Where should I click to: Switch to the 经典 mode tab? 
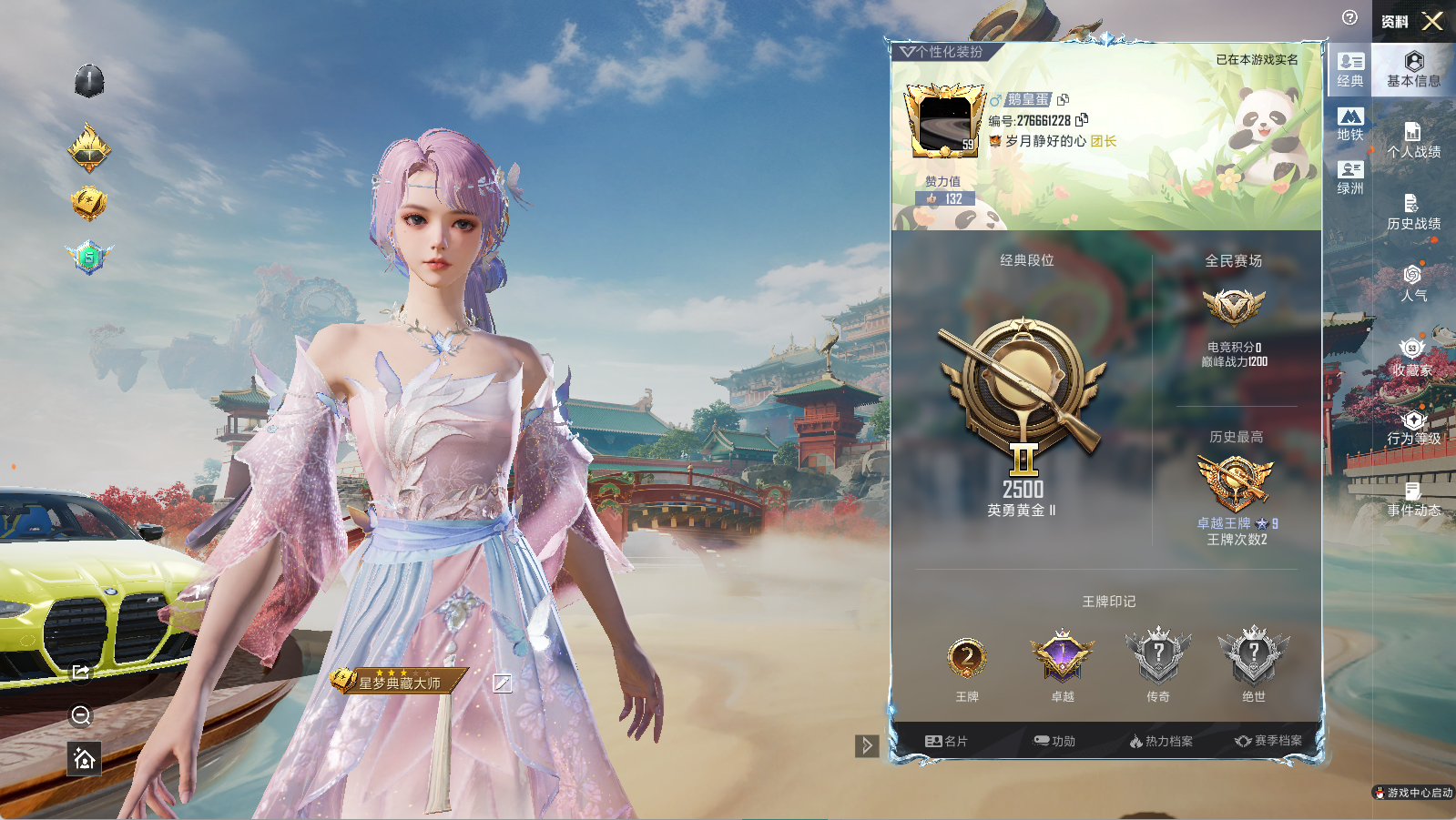pyautogui.click(x=1350, y=70)
